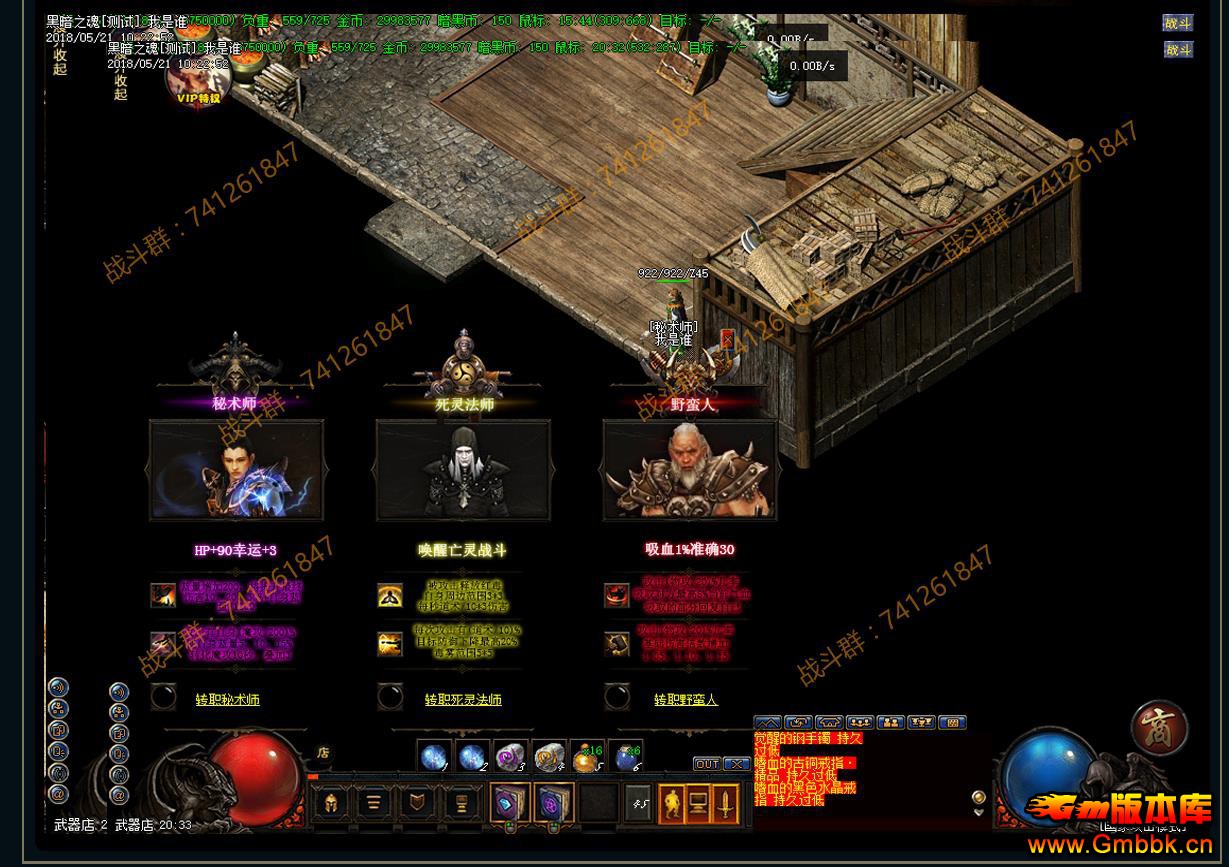Toggle the golden character figure button
Viewport: 1229px width, 867px height.
pos(673,803)
